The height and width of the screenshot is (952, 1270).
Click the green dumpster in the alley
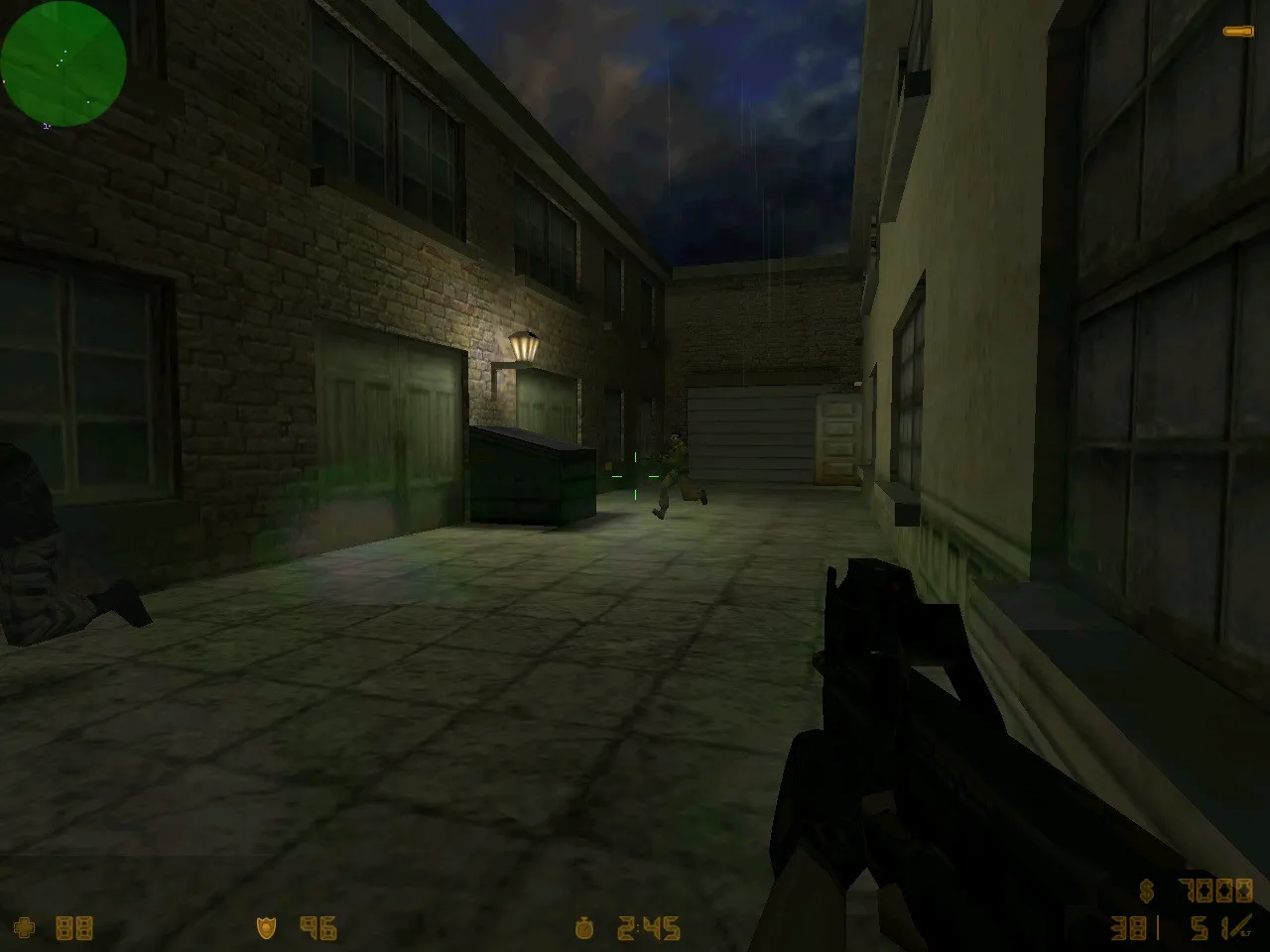click(532, 476)
